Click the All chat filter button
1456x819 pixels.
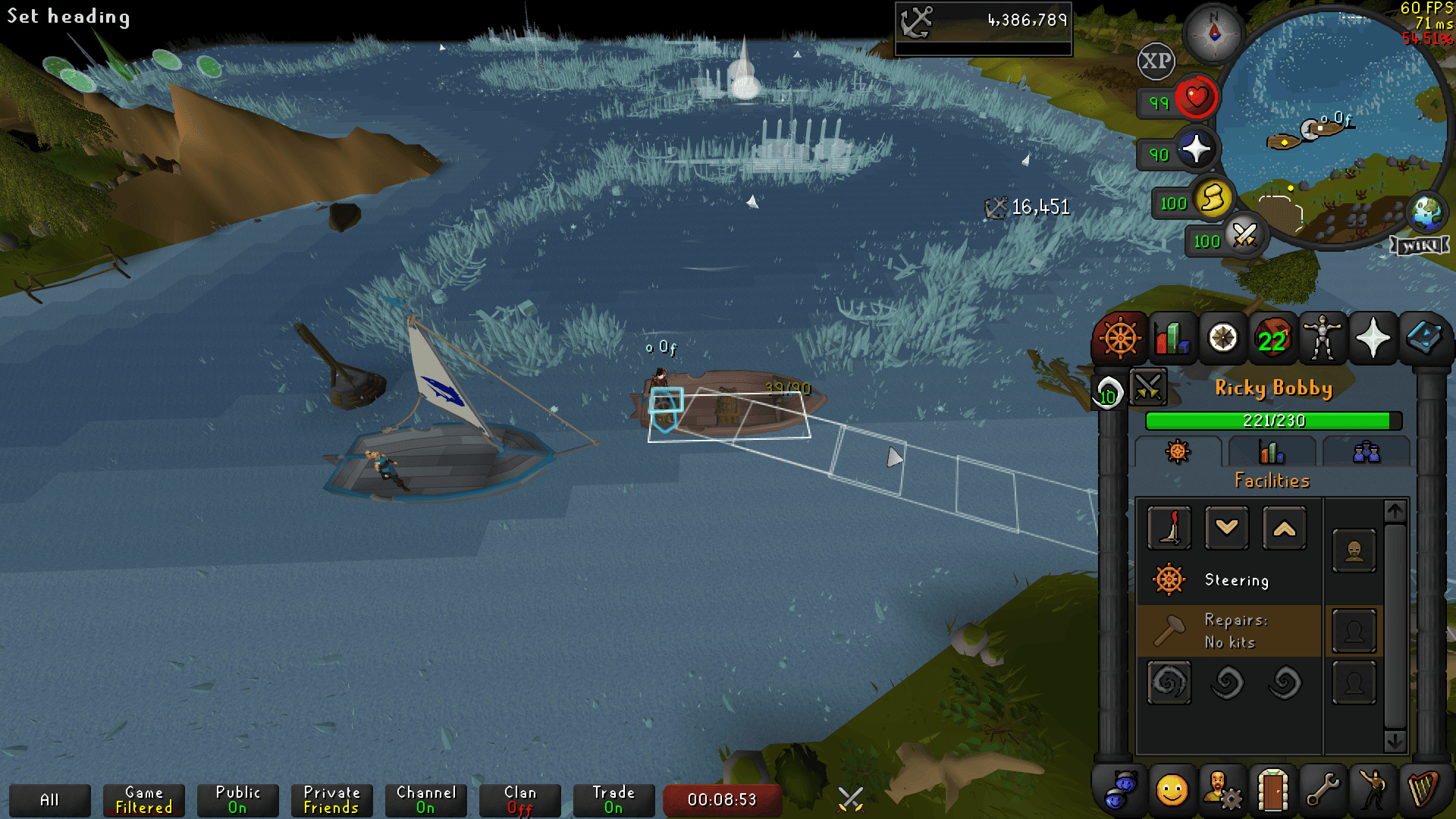51,799
